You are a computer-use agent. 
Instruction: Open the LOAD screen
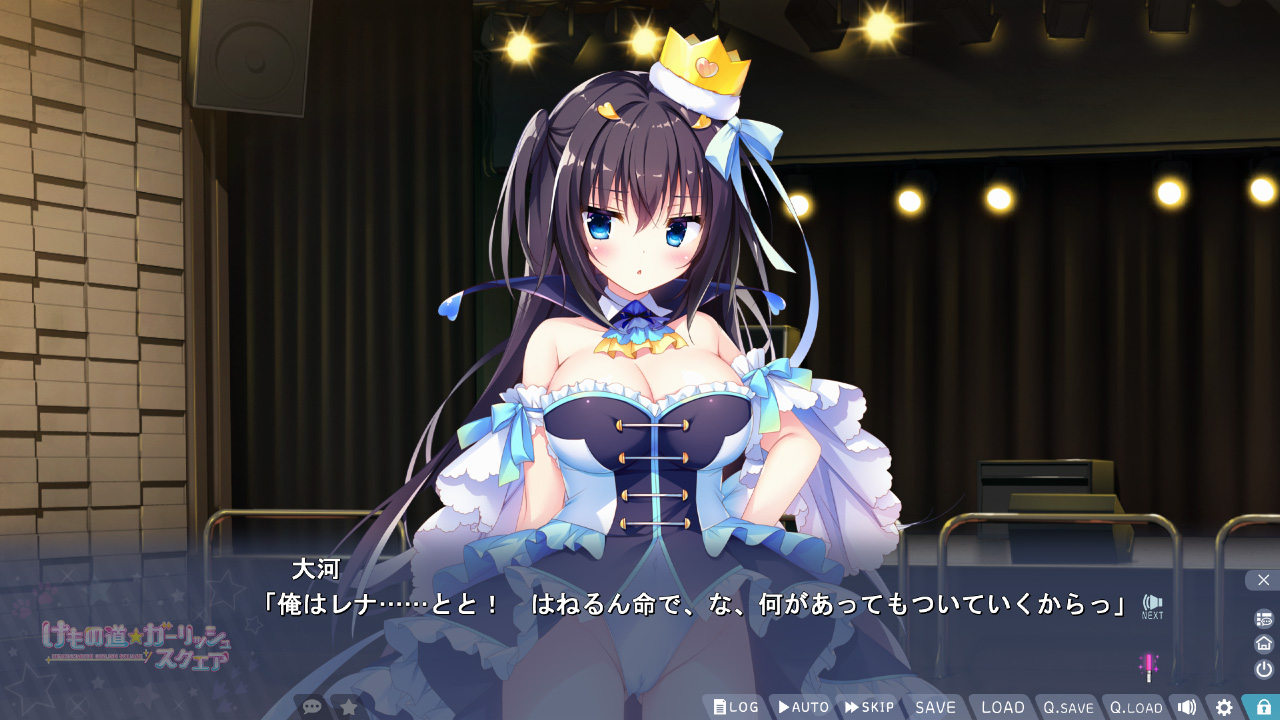point(1002,707)
